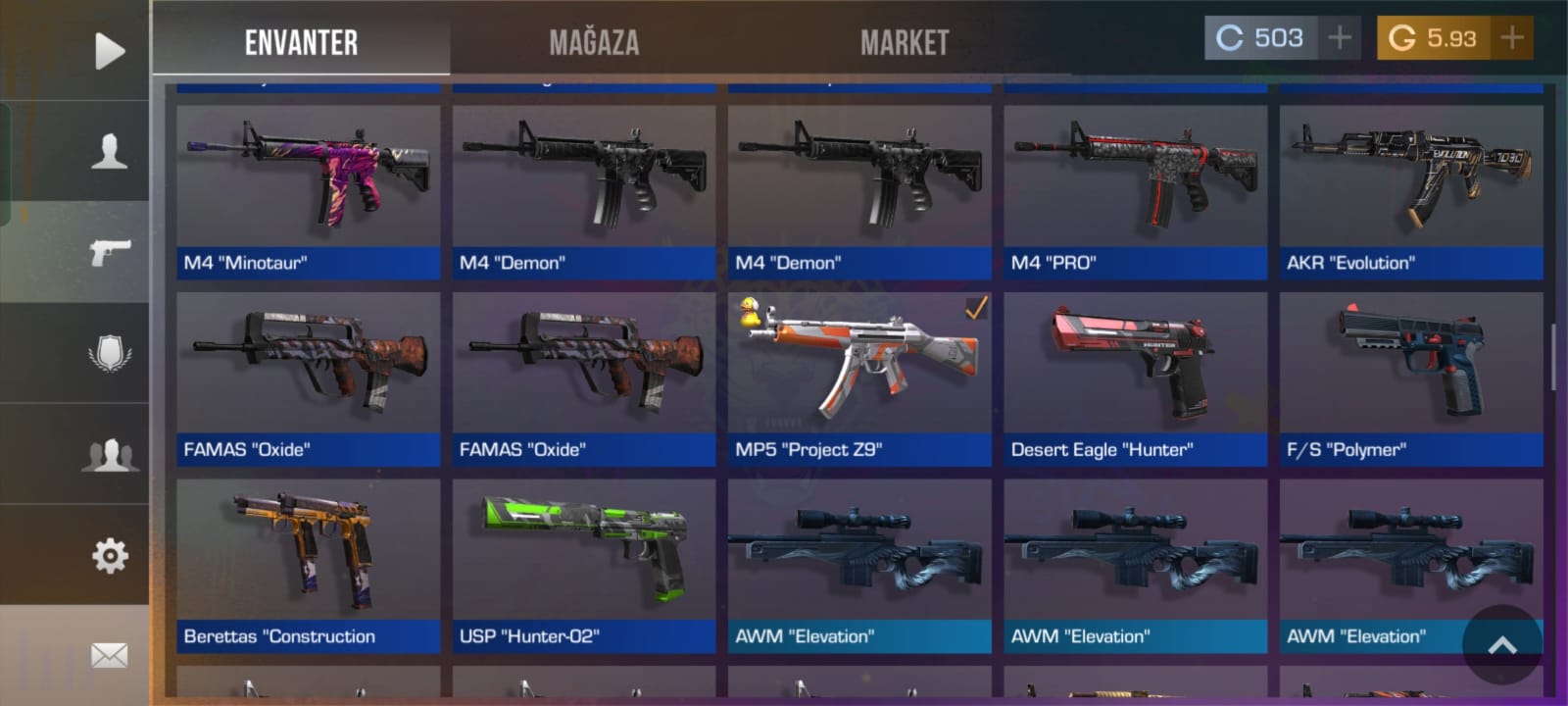The image size is (1568, 706).
Task: Open the gear settings icon
Action: (109, 556)
